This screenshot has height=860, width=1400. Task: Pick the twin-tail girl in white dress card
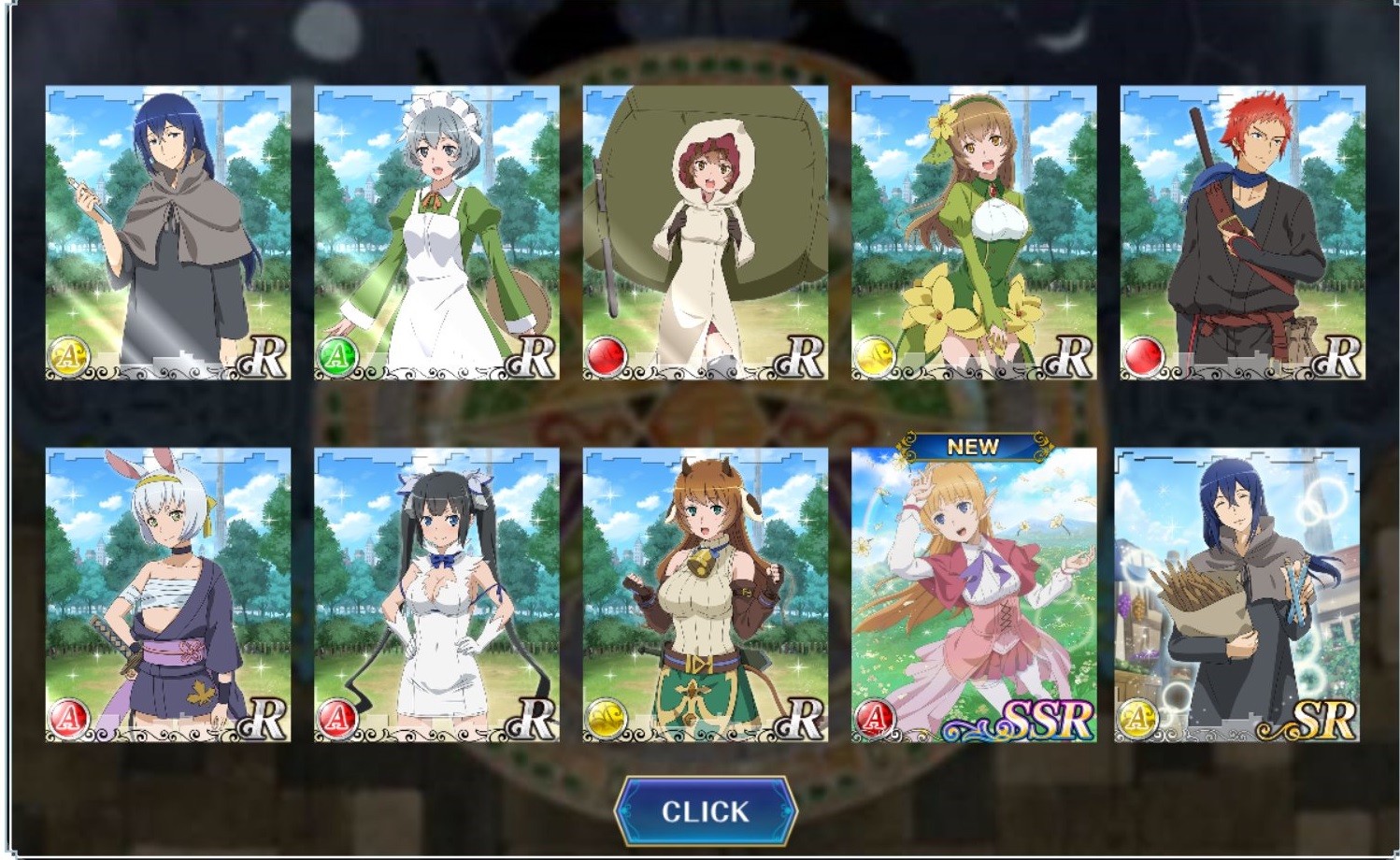coord(436,595)
